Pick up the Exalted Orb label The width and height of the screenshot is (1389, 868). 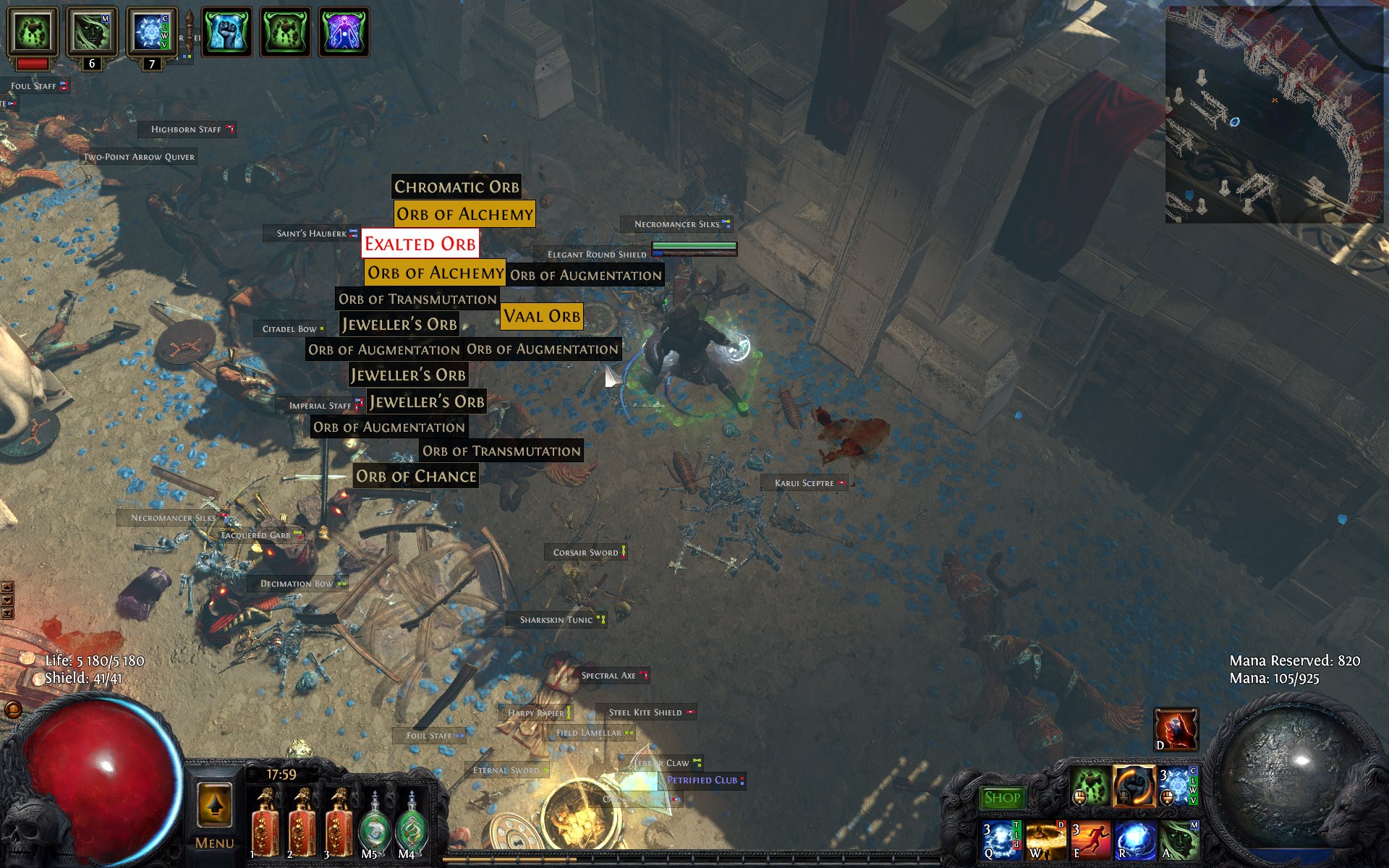click(x=420, y=244)
